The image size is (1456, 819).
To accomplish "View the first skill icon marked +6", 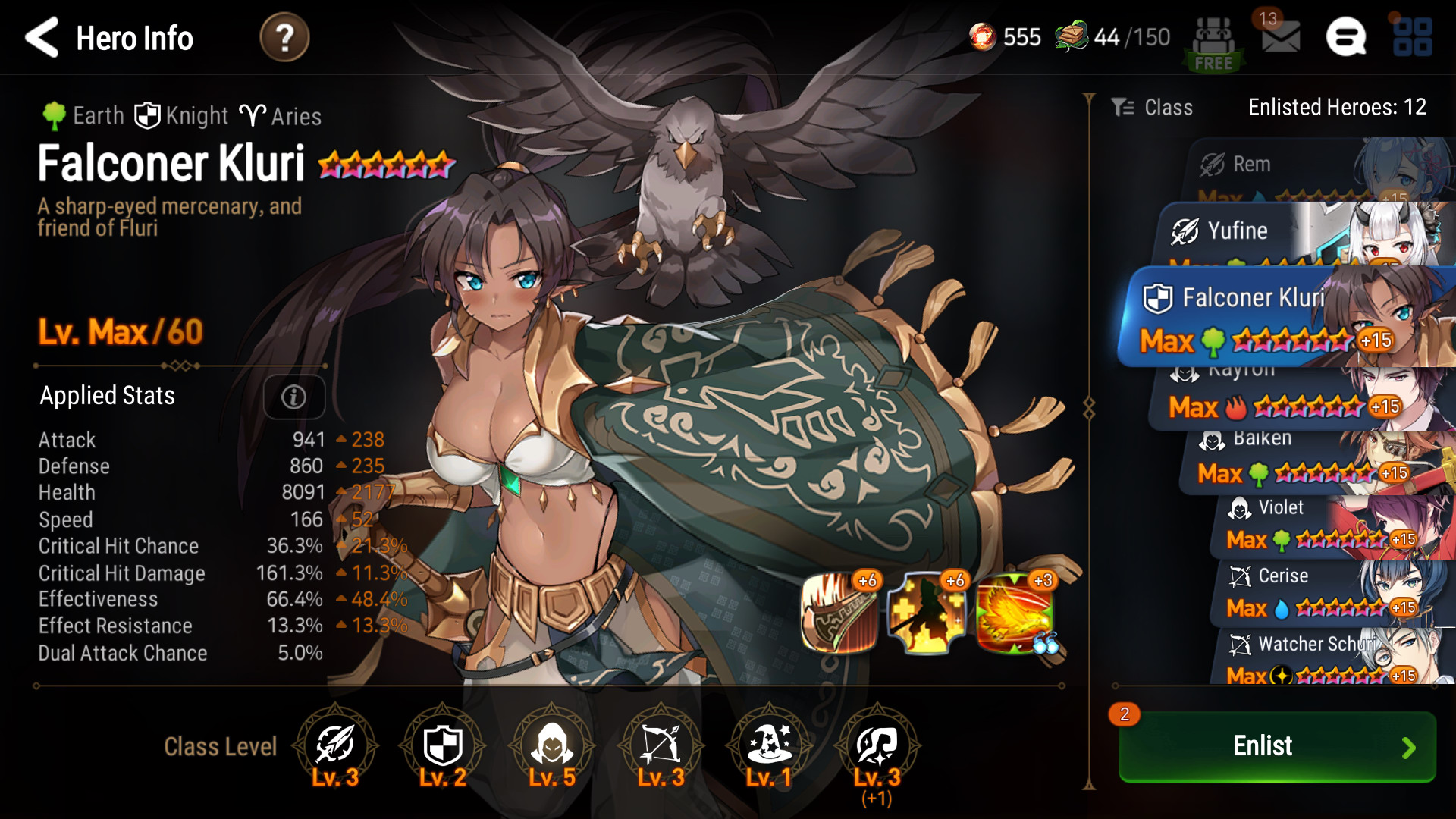I will tap(839, 613).
